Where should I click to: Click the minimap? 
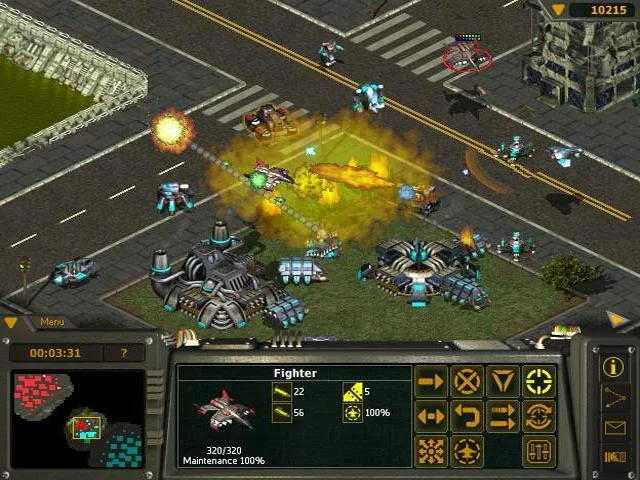click(78, 419)
